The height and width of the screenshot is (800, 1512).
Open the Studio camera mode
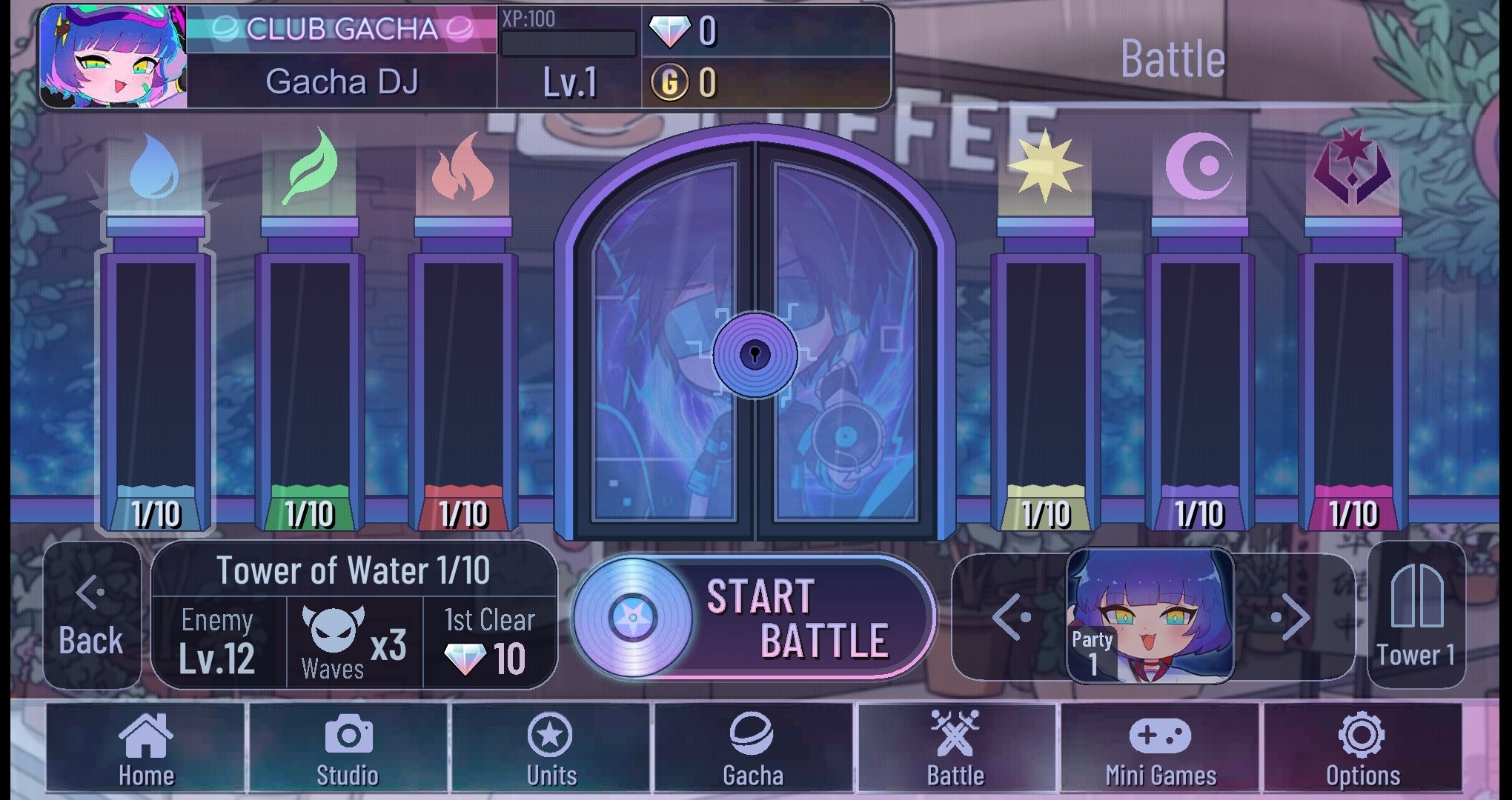[x=348, y=748]
